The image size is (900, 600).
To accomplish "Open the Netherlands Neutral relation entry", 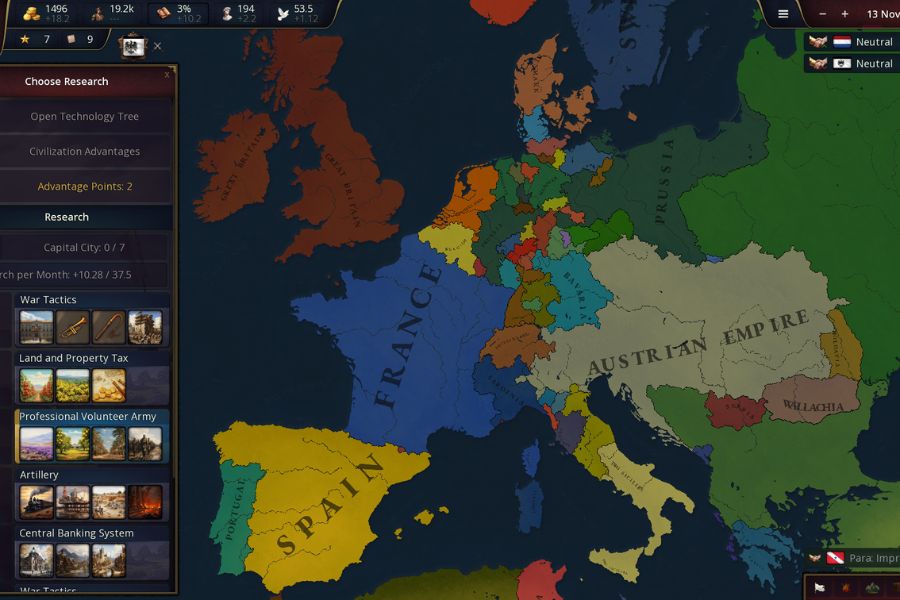I will pyautogui.click(x=851, y=42).
